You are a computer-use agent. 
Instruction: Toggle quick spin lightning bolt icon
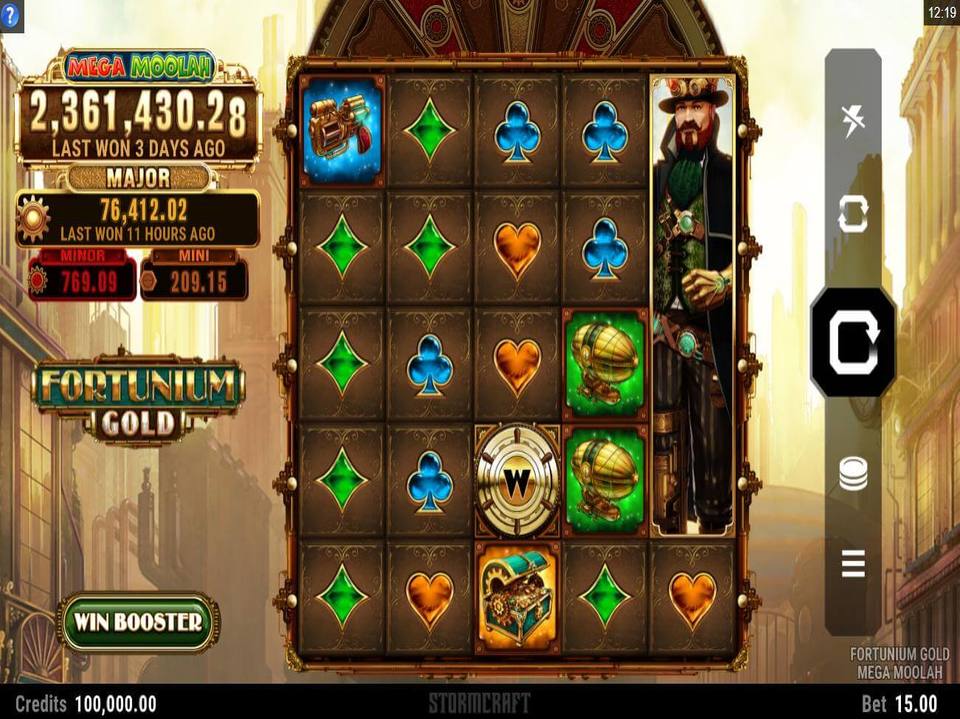[853, 121]
